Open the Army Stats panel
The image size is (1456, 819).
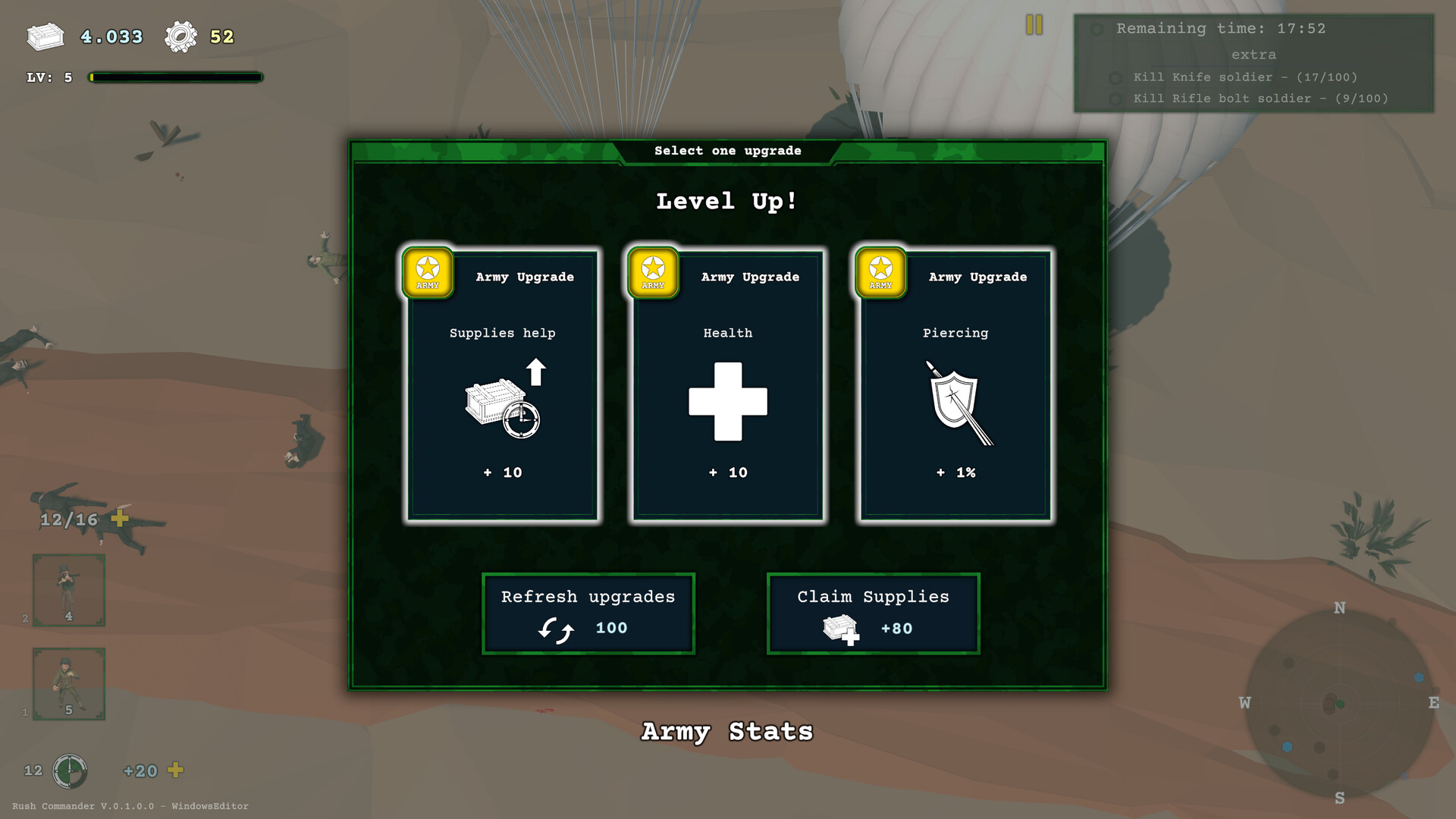pos(727,731)
